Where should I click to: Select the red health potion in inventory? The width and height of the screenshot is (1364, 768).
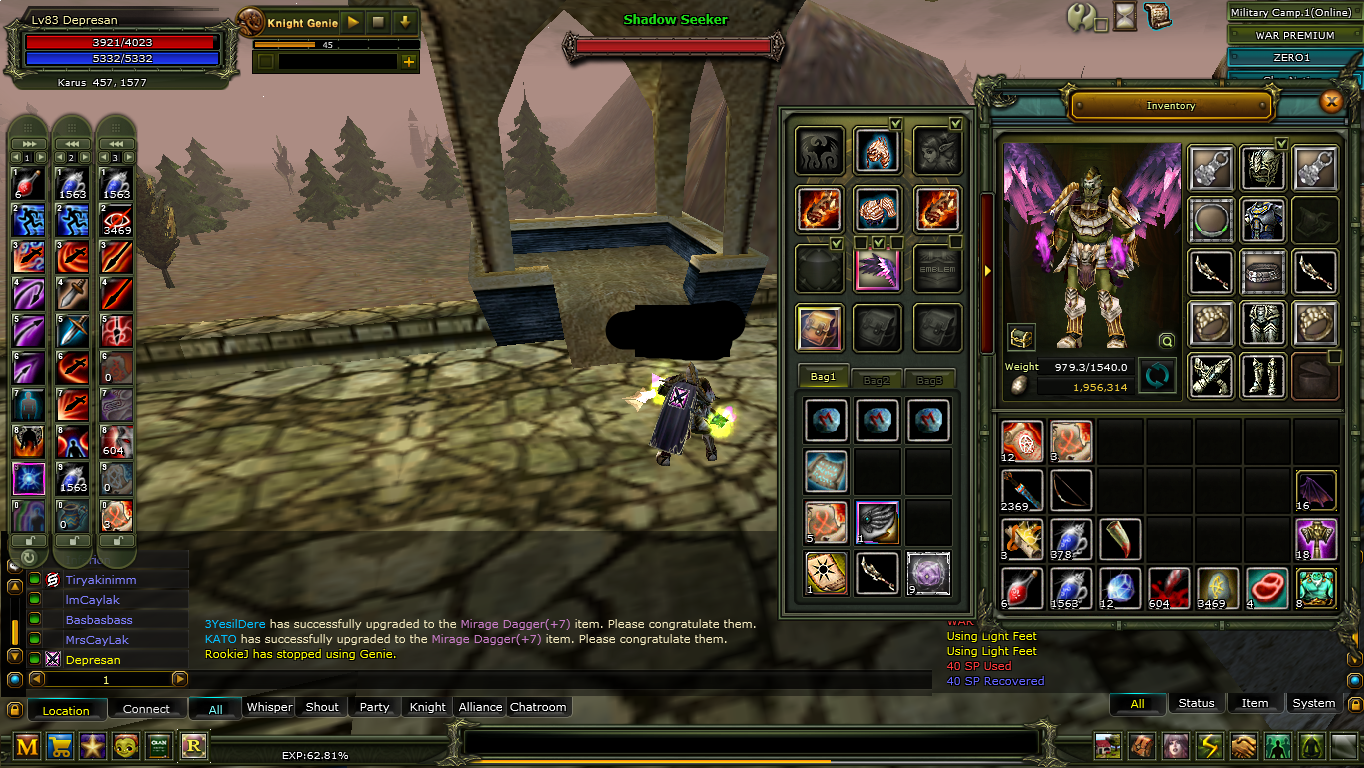1022,588
